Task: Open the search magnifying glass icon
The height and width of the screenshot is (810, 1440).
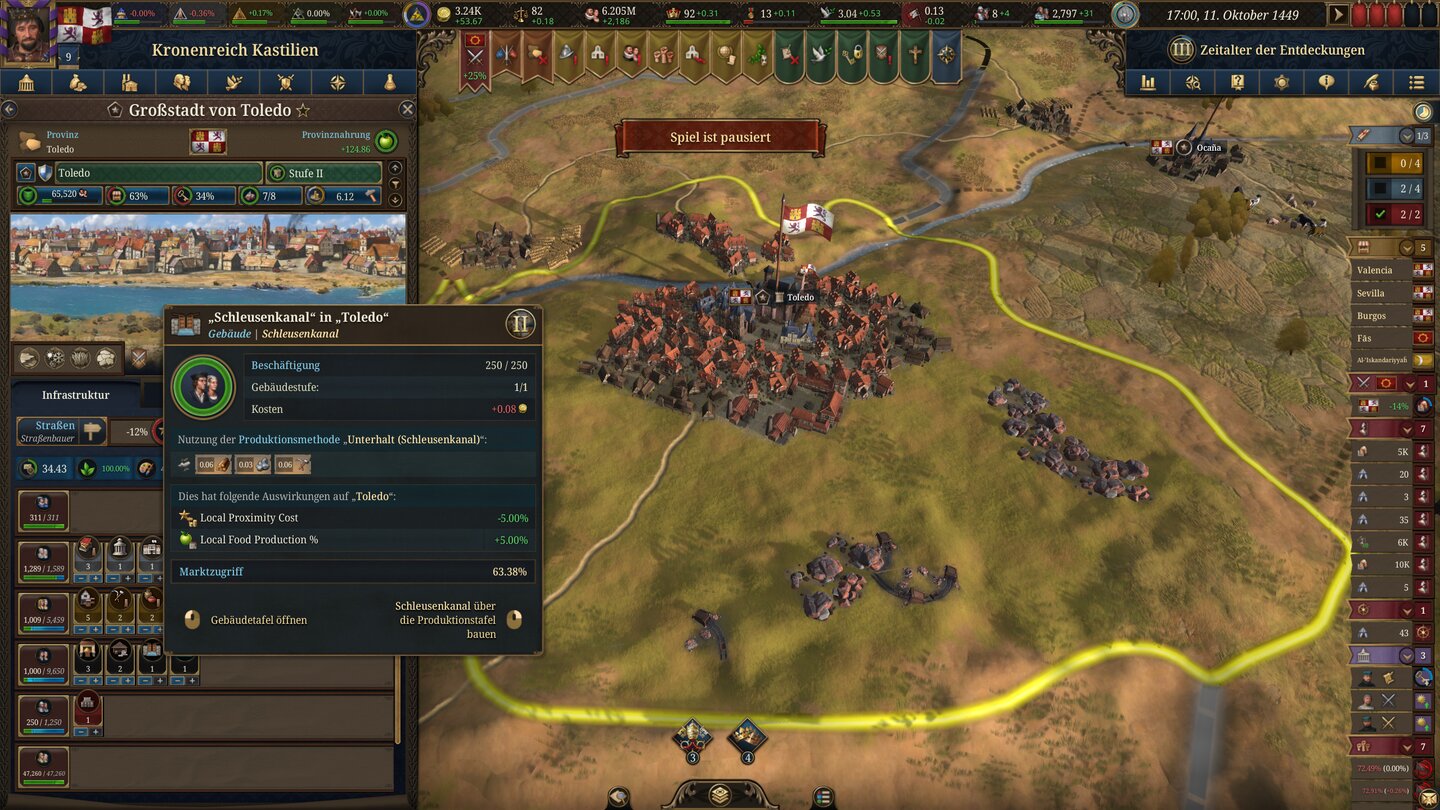Action: click(x=1193, y=82)
